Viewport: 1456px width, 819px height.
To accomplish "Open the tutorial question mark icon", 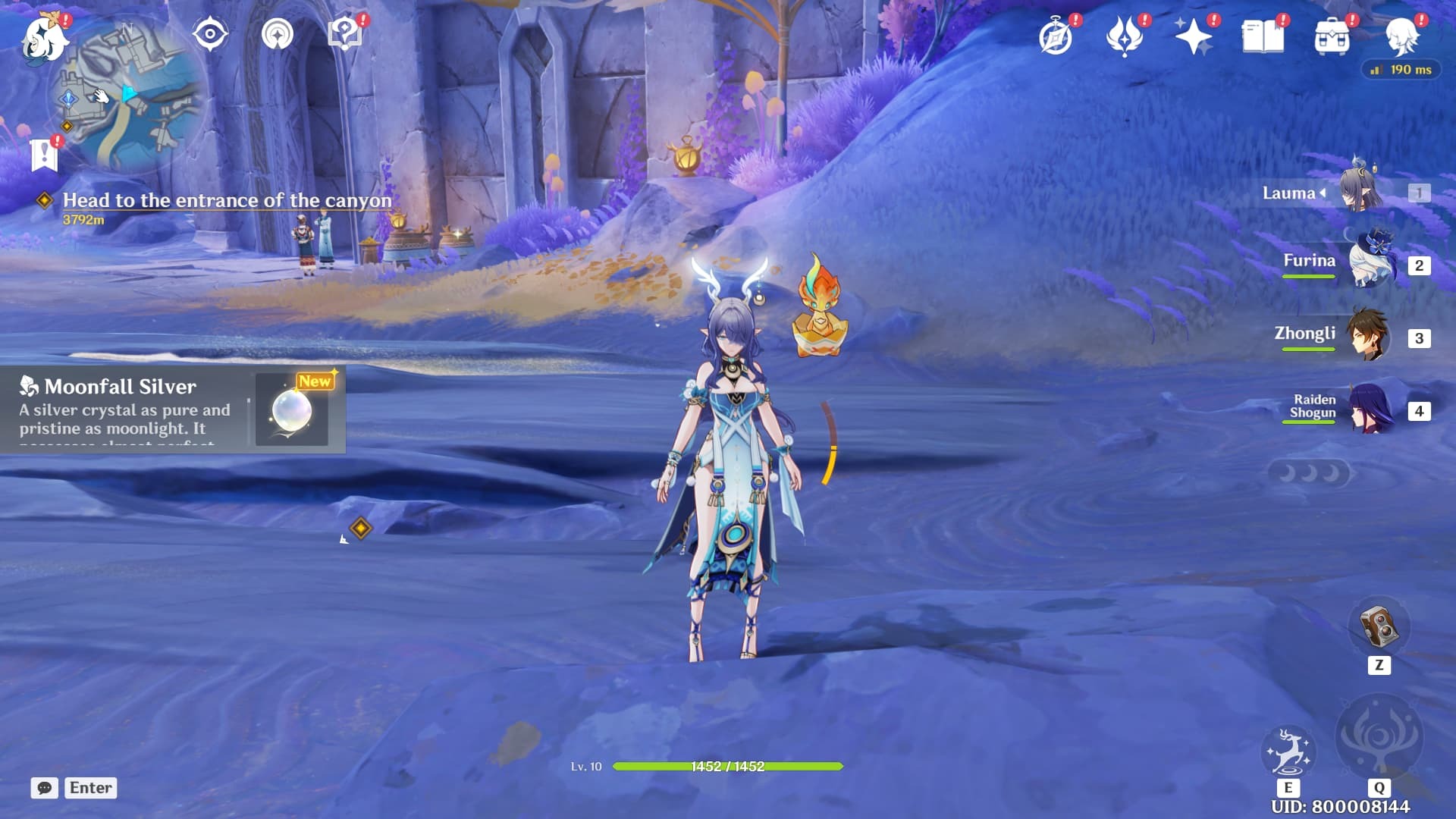I will point(345,34).
